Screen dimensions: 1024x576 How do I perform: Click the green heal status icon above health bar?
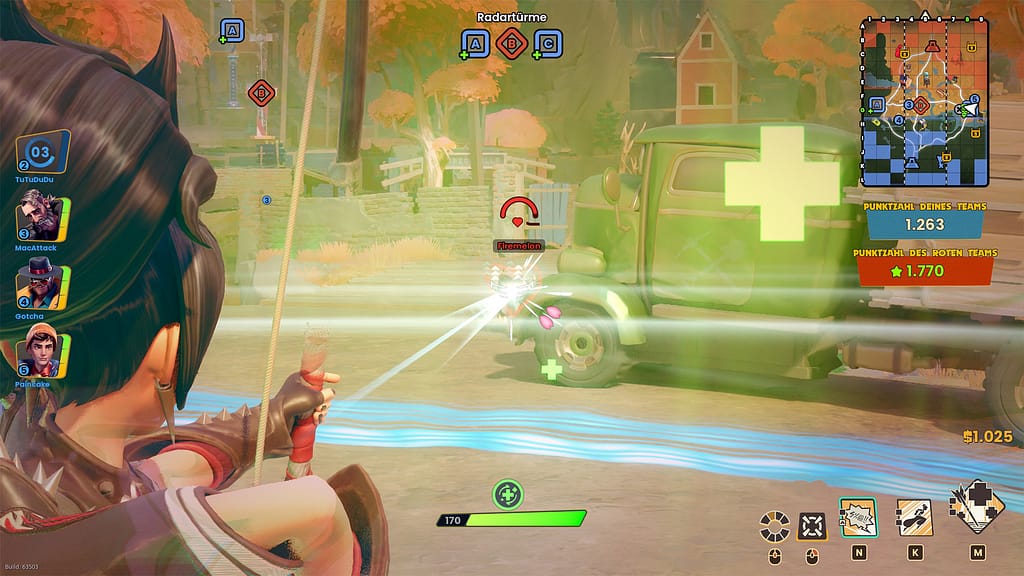508,493
